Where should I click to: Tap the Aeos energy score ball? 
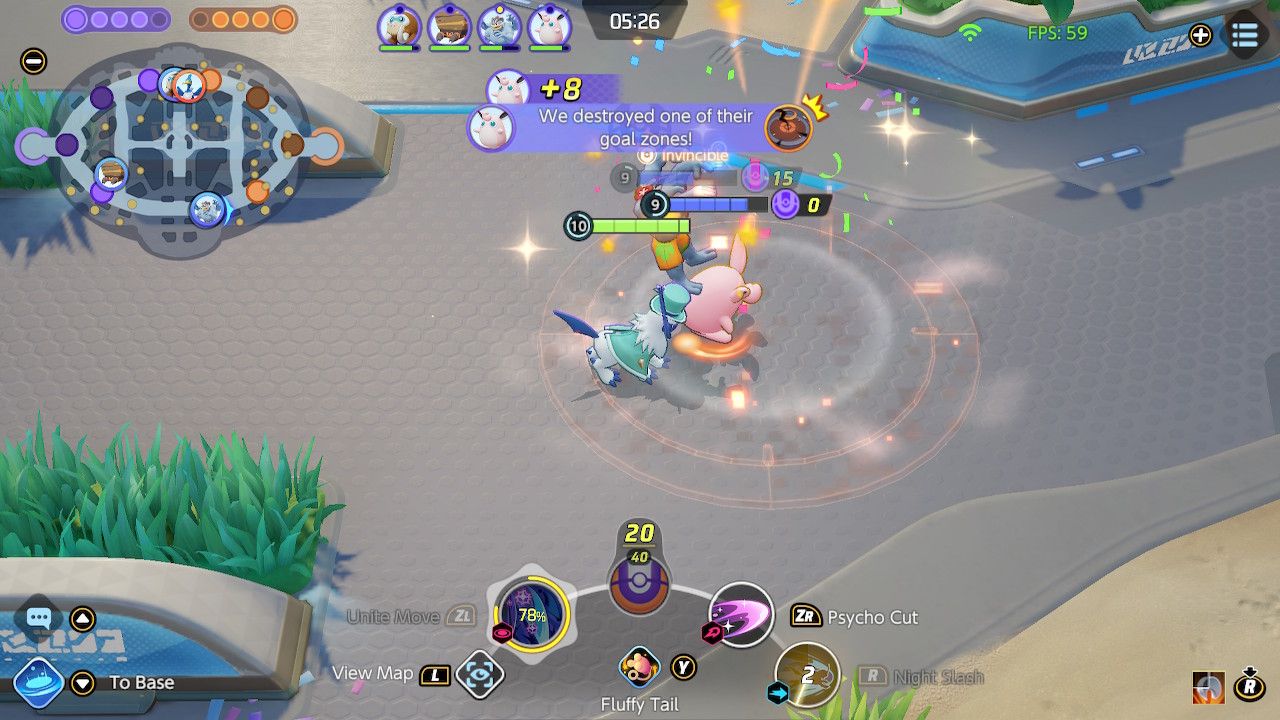click(x=639, y=582)
